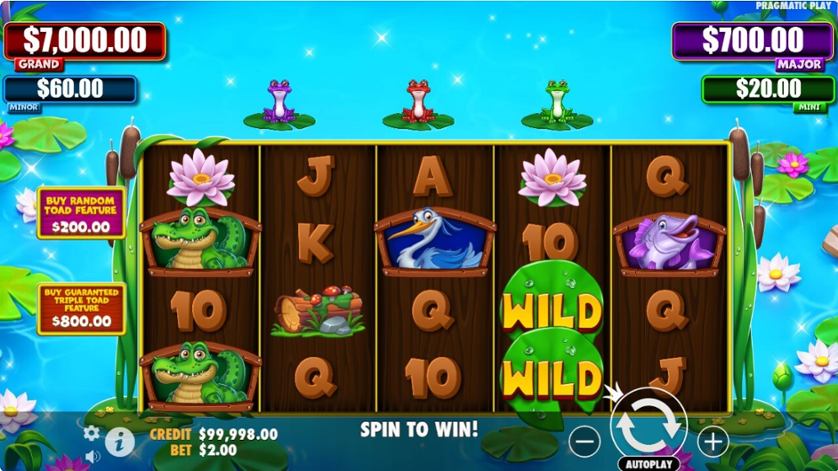The image size is (838, 471).
Task: Buy Random Toad Feature for $200.00
Action: pyautogui.click(x=81, y=212)
